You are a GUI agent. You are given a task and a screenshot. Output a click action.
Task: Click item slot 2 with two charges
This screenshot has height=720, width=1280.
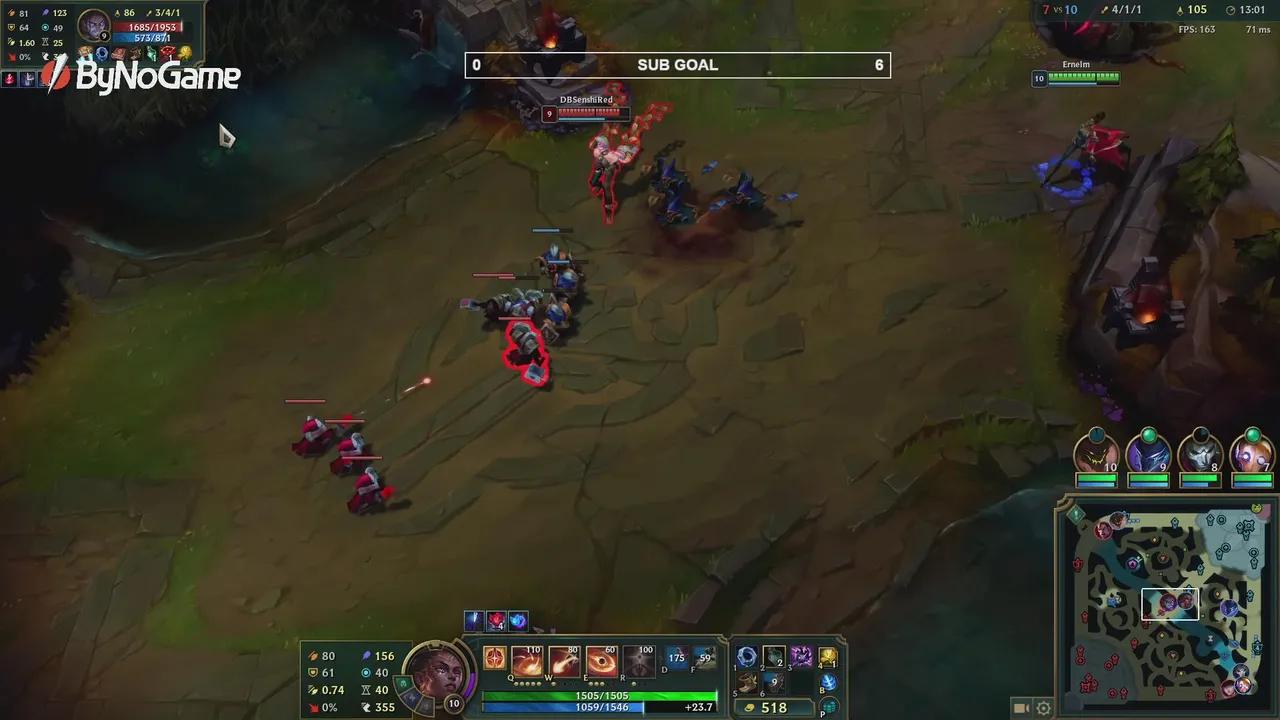pos(773,659)
